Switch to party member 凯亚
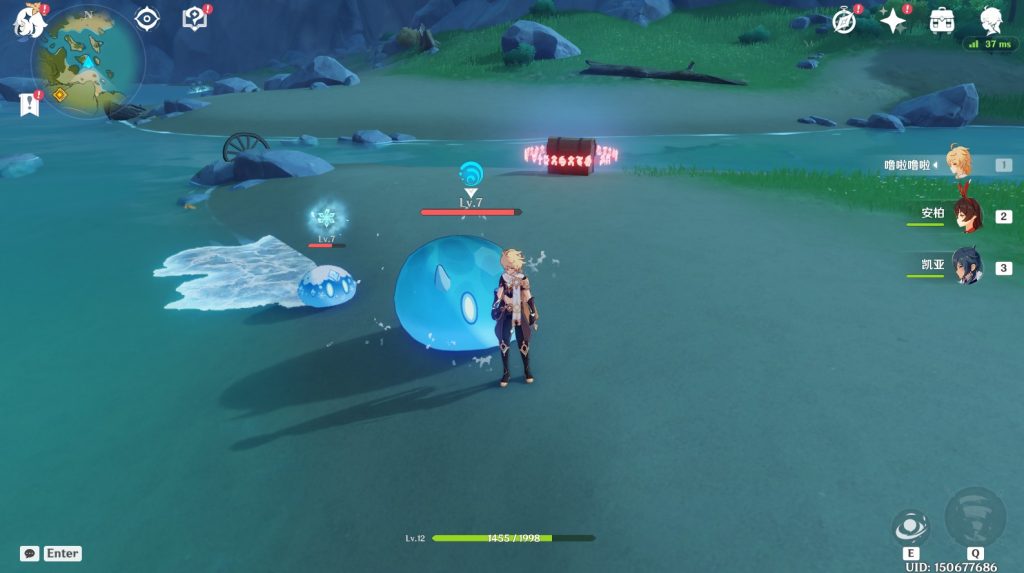 point(966,267)
